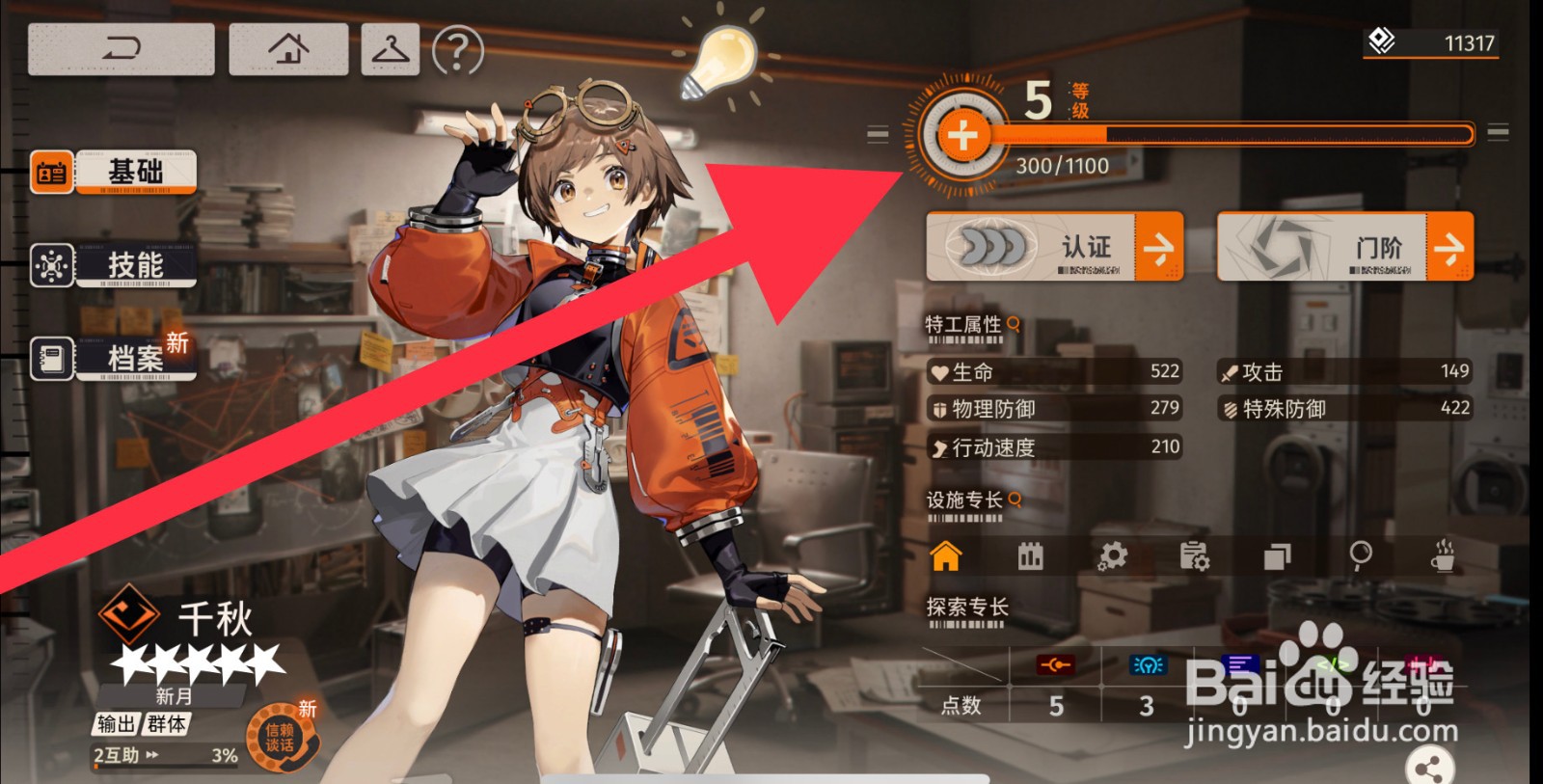Click the share icon at bottom right
This screenshot has width=1543, height=784.
pyautogui.click(x=1429, y=769)
